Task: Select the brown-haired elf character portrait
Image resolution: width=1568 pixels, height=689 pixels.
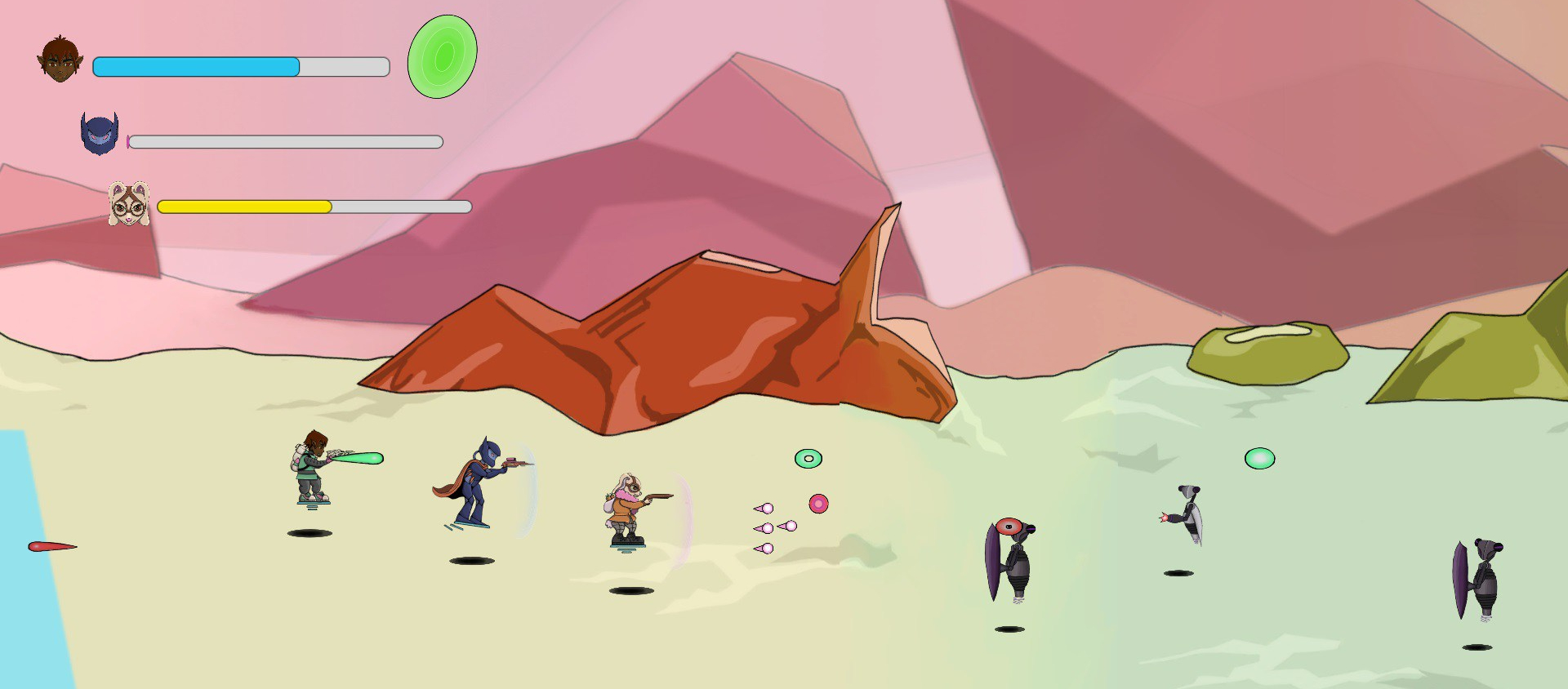Action: pos(60,60)
